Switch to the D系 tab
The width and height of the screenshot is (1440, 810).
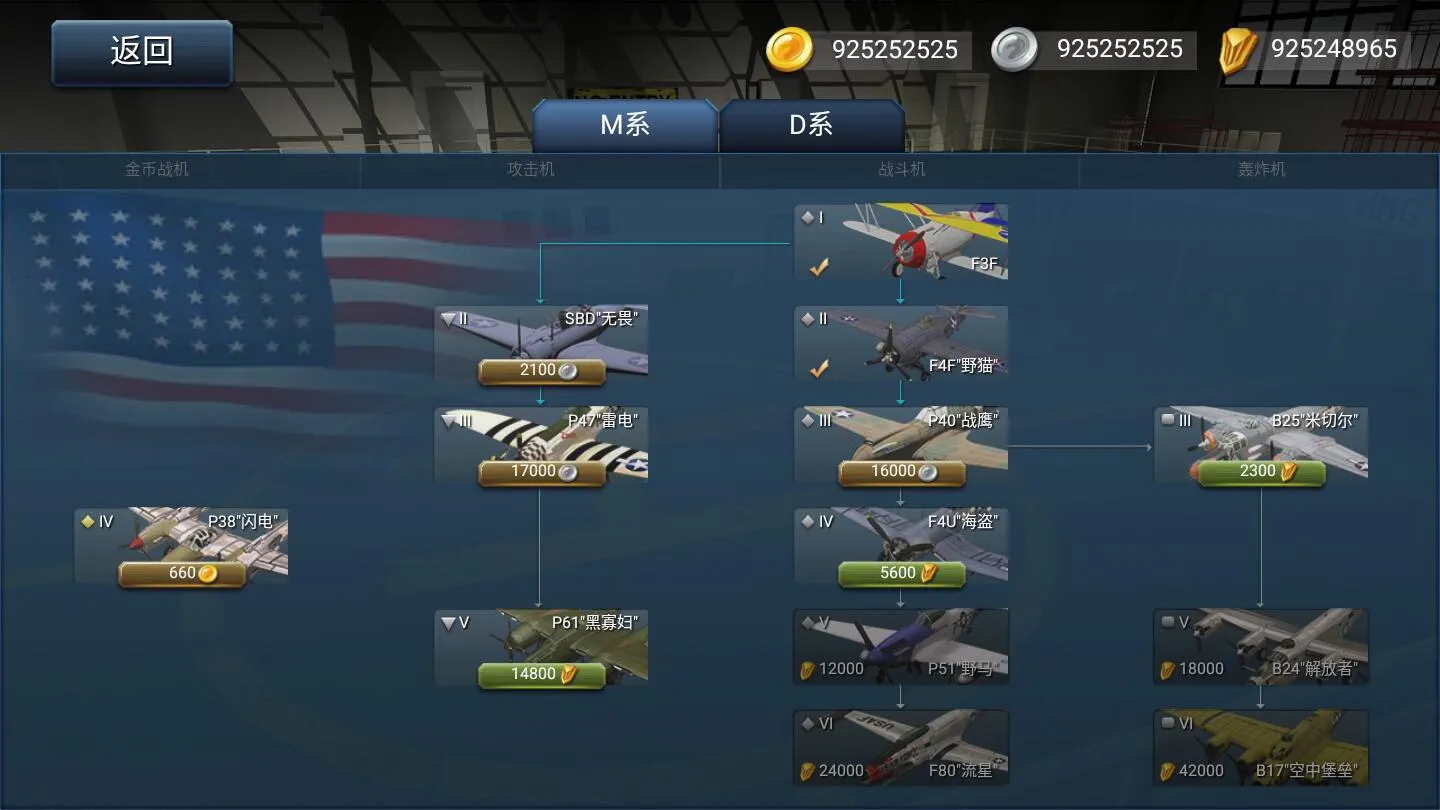point(812,123)
